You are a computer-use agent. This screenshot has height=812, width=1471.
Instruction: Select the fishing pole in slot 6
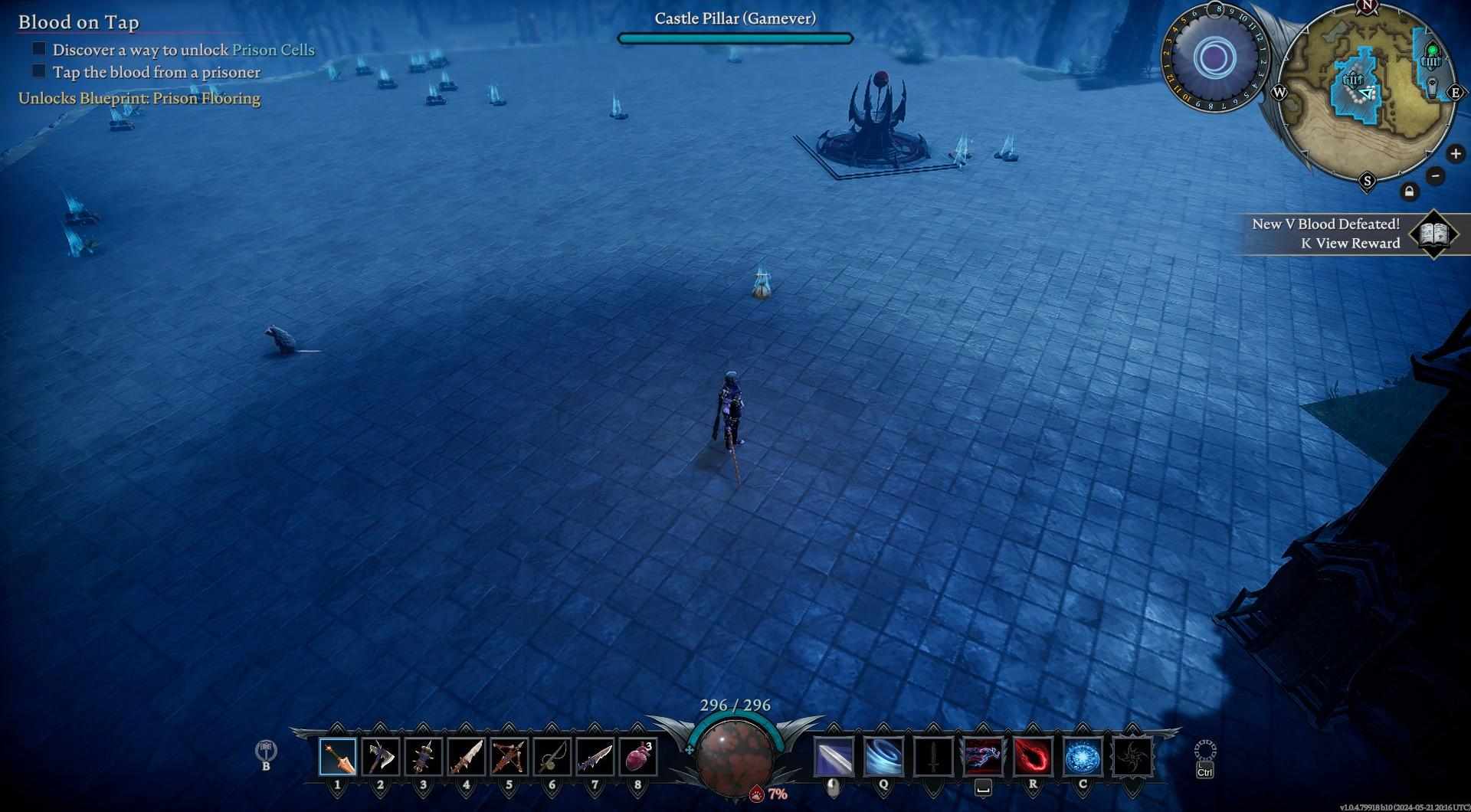tap(552, 757)
